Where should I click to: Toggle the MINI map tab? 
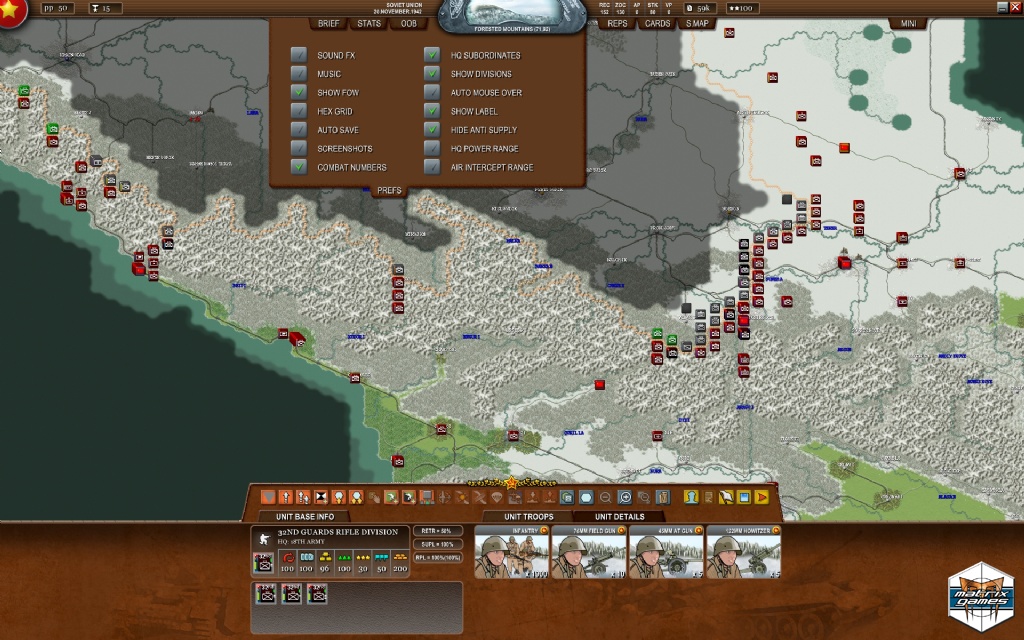click(907, 23)
